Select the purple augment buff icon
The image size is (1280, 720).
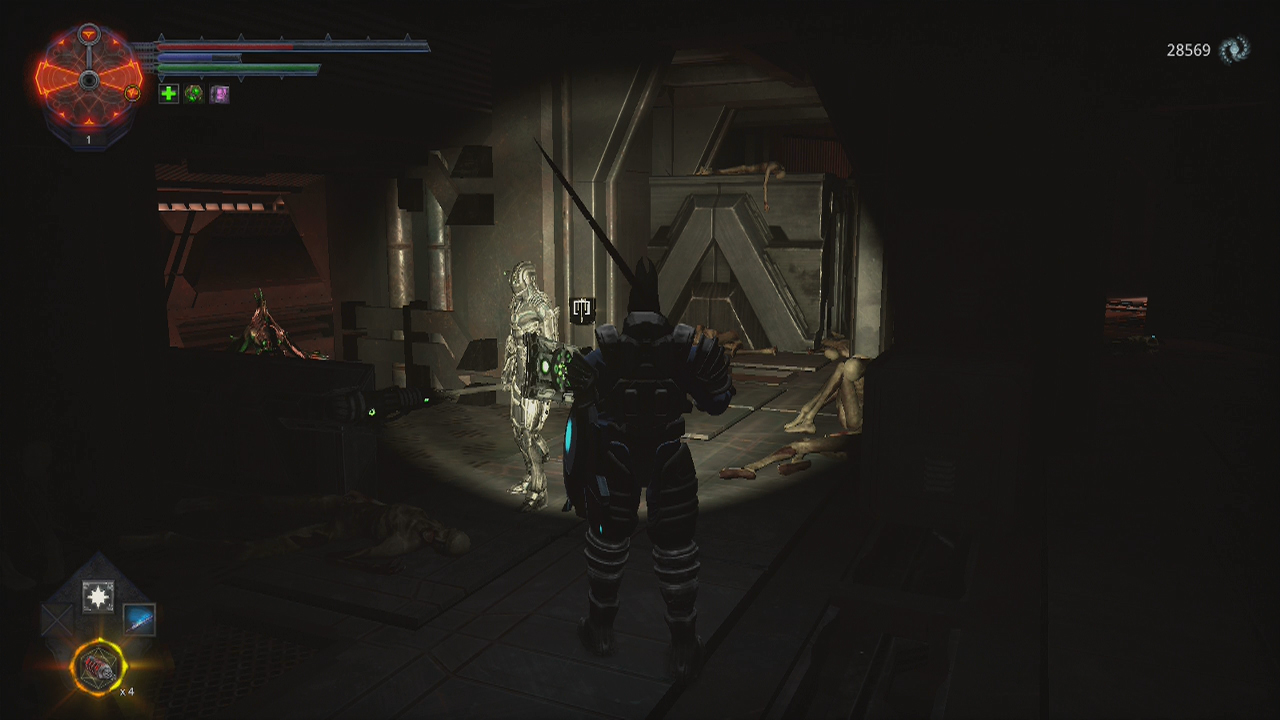pyautogui.click(x=219, y=92)
